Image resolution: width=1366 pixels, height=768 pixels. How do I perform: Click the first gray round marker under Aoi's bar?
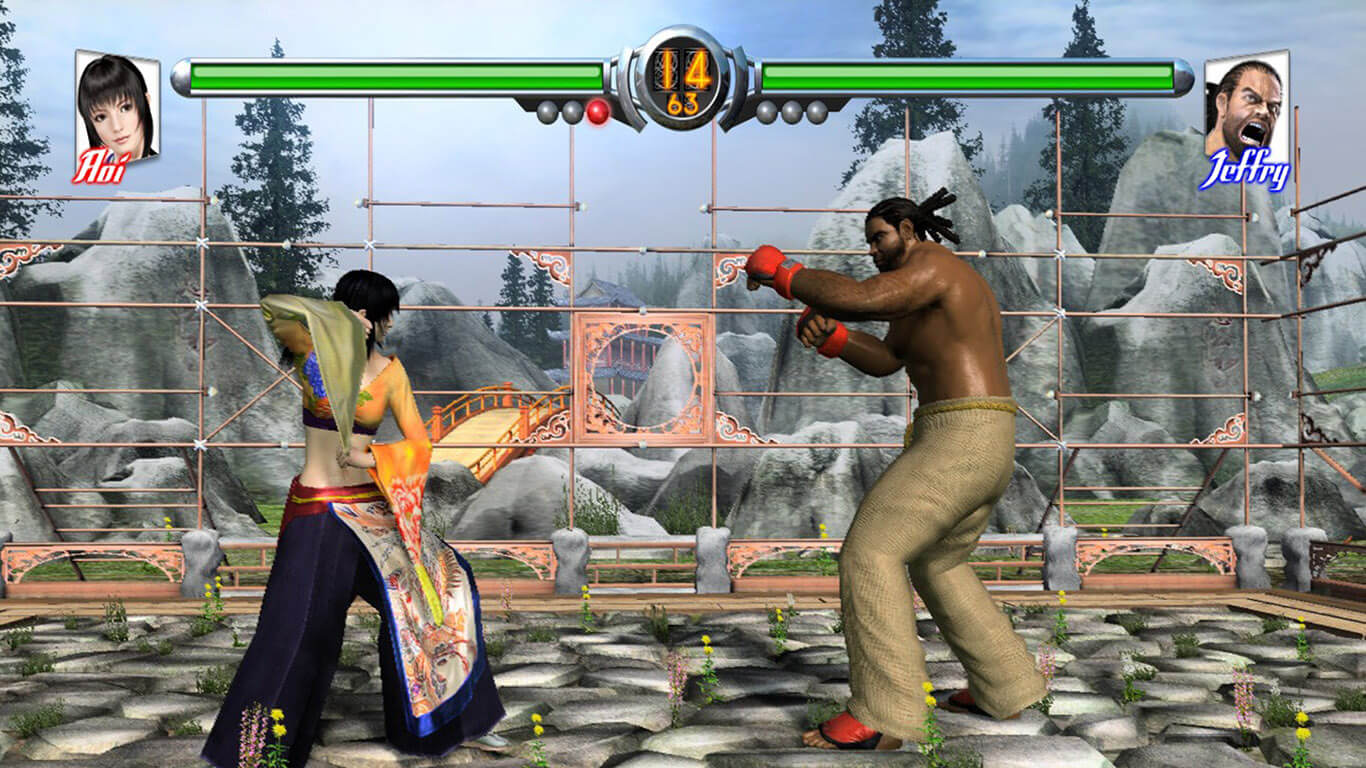(547, 113)
